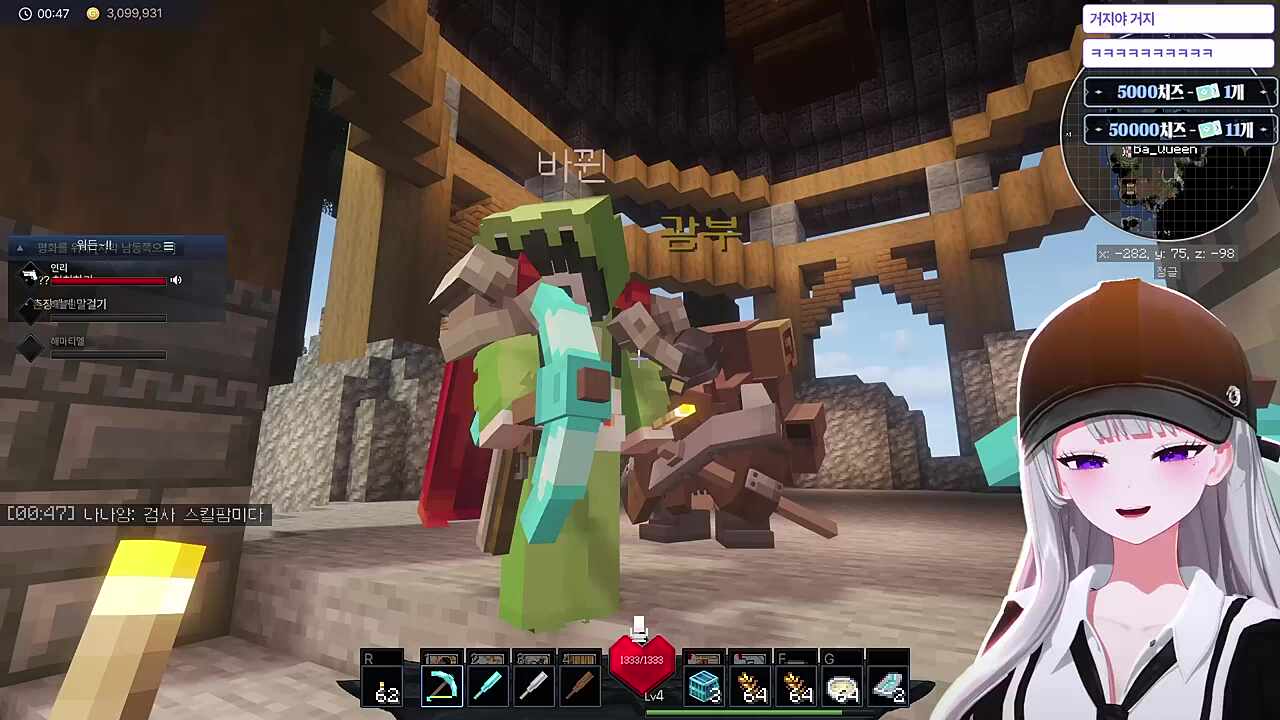Collapse the quest panel with the arrow
The width and height of the screenshot is (1280, 720).
coord(19,247)
